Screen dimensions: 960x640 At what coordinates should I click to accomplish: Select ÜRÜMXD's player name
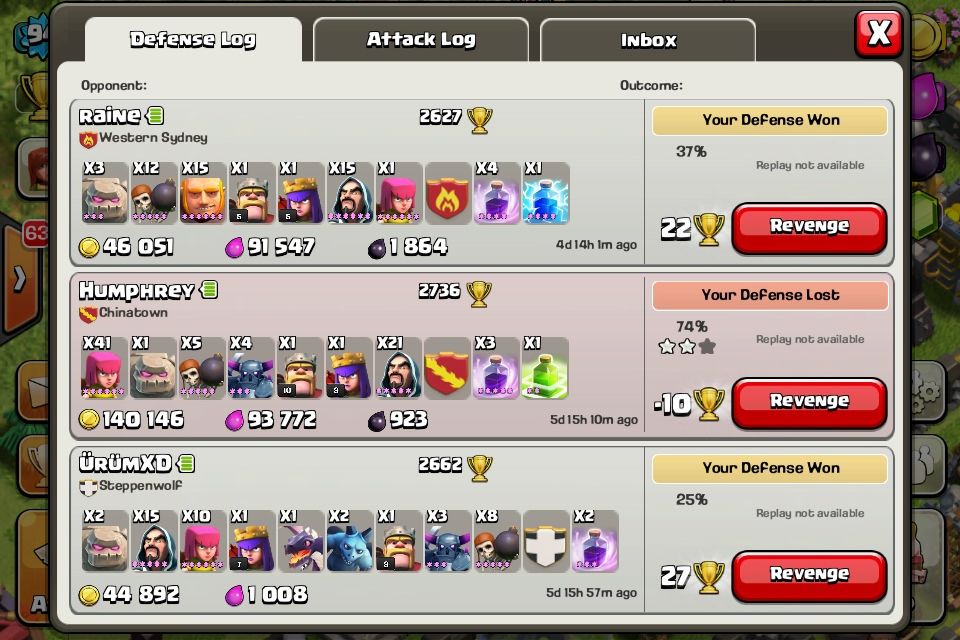125,464
